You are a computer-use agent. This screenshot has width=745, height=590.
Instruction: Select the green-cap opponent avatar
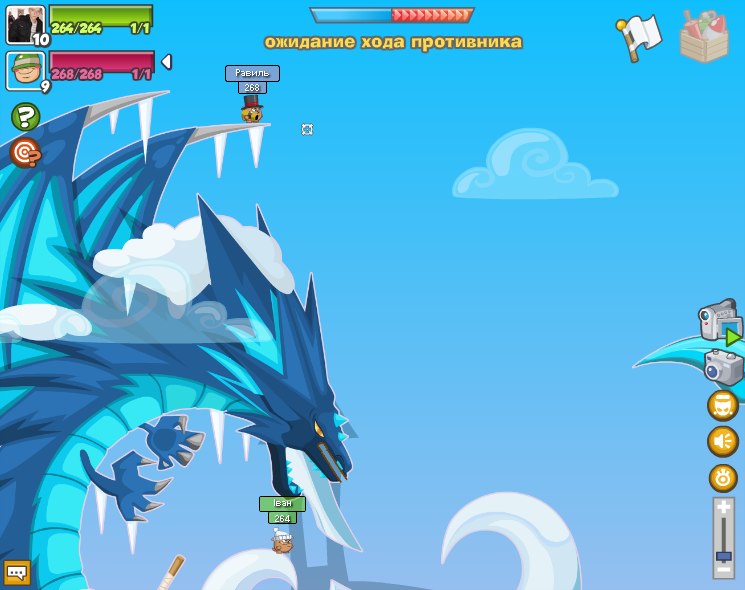[x=25, y=71]
